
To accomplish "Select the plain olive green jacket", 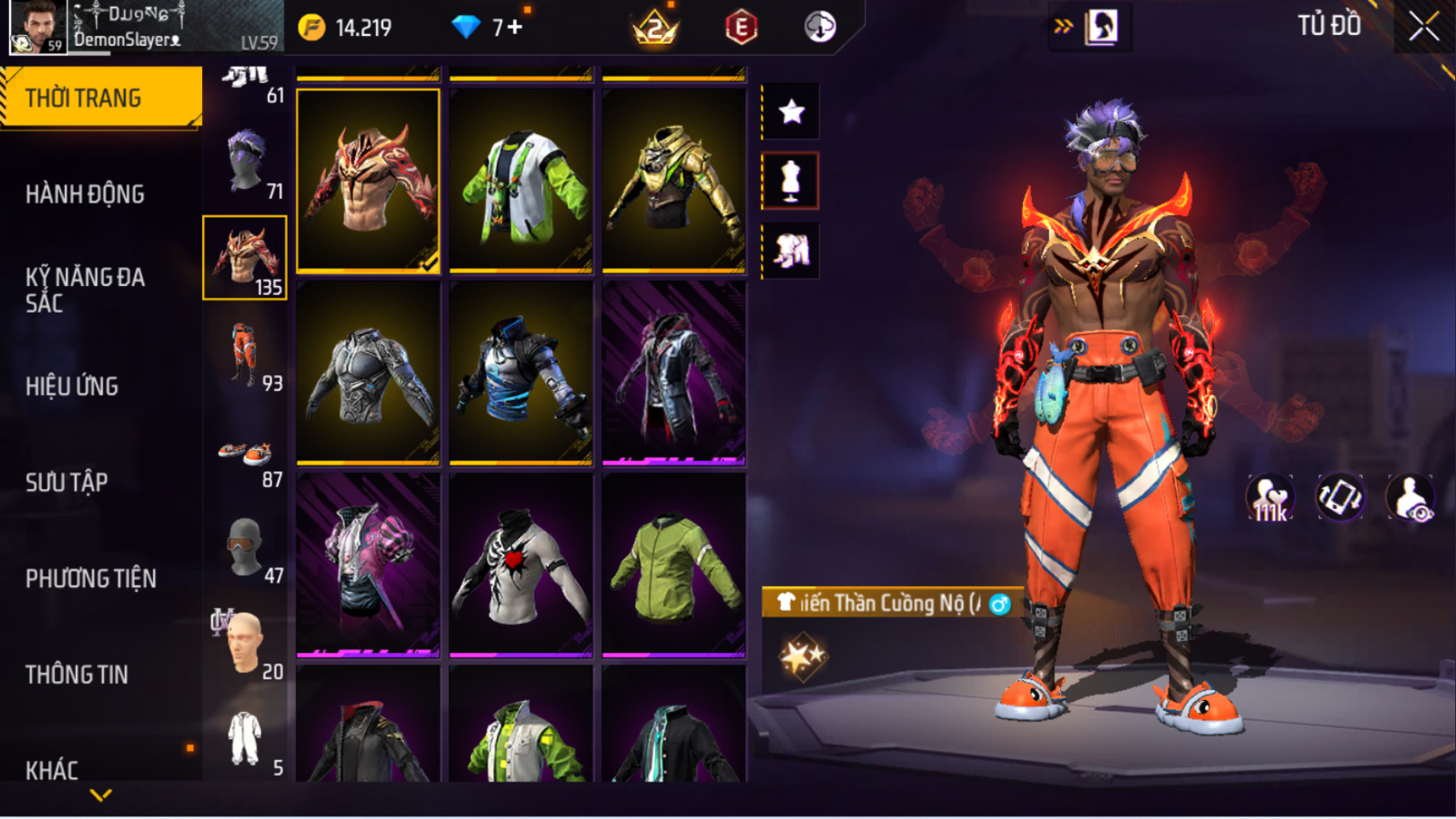I will pos(674,565).
